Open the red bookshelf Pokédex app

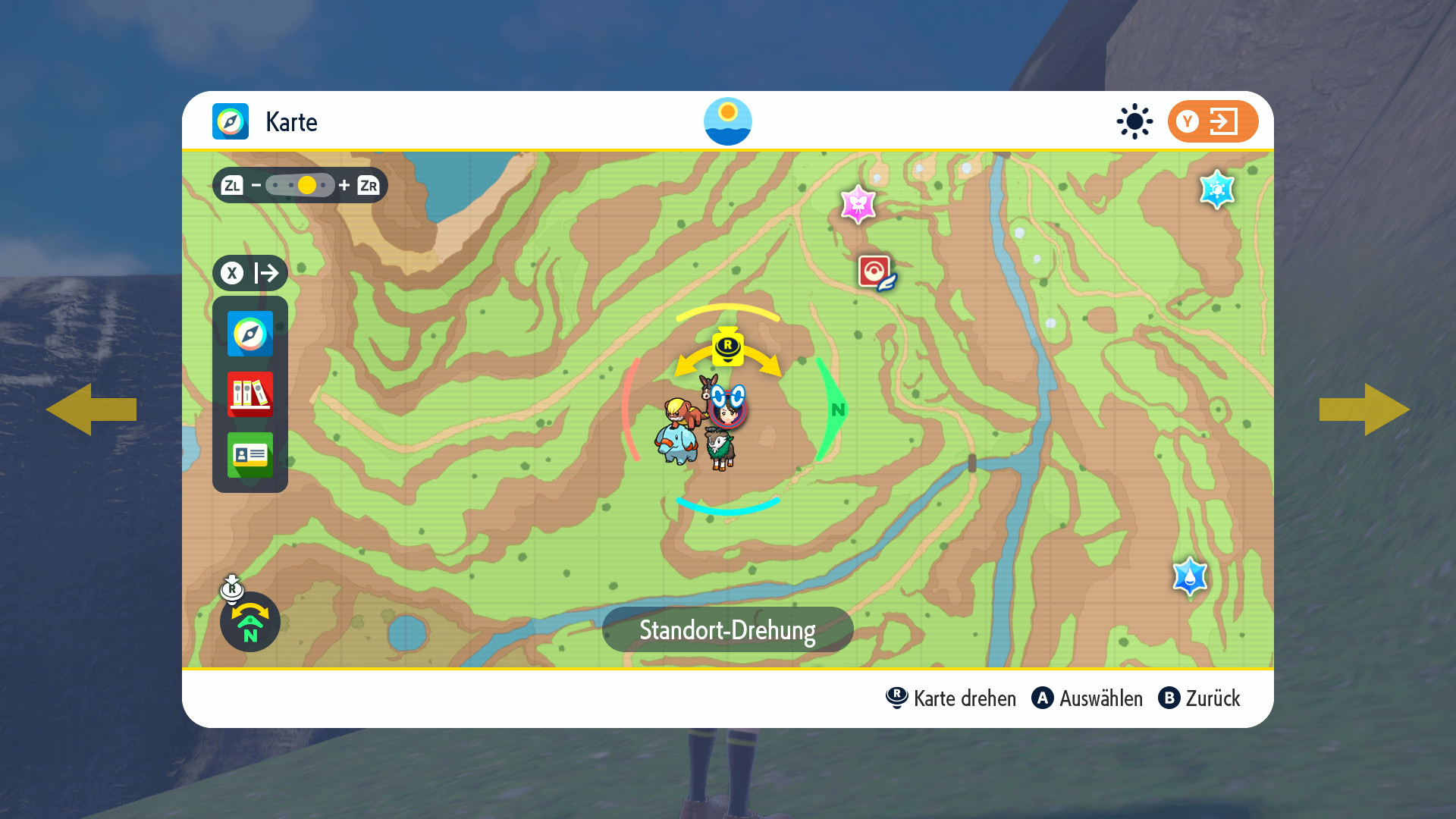click(250, 394)
